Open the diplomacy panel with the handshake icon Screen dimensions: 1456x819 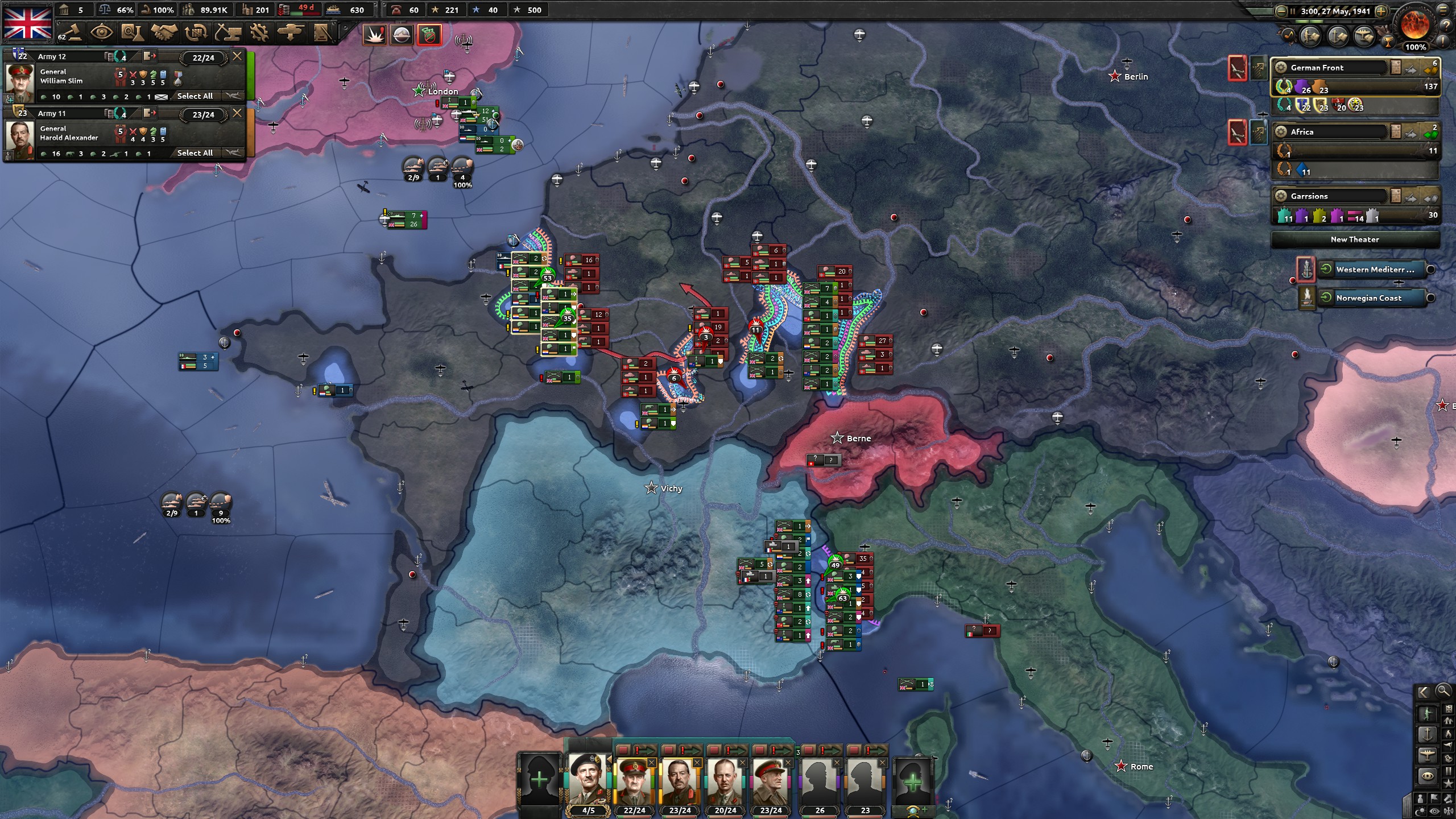164,32
